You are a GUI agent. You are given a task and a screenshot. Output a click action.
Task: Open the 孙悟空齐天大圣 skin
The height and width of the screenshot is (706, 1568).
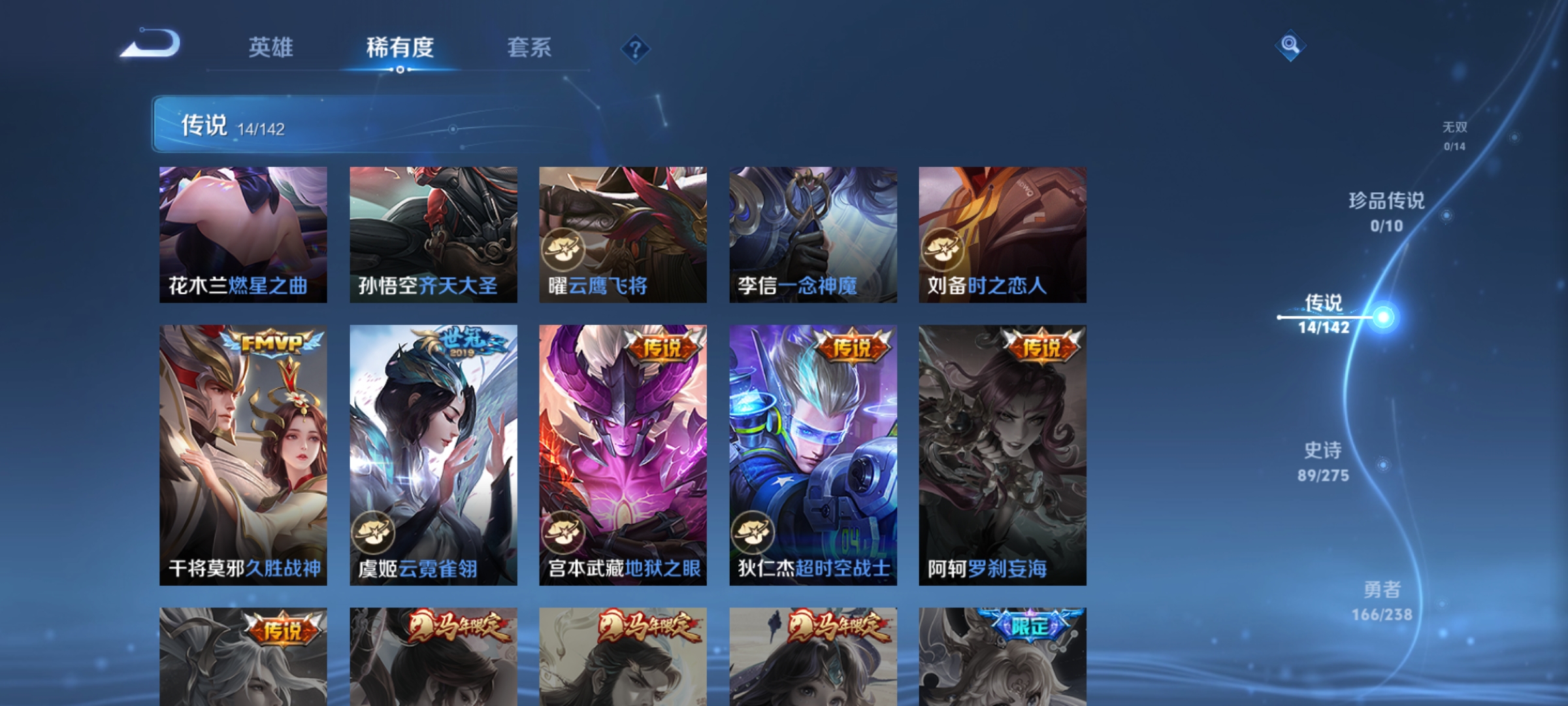point(433,235)
